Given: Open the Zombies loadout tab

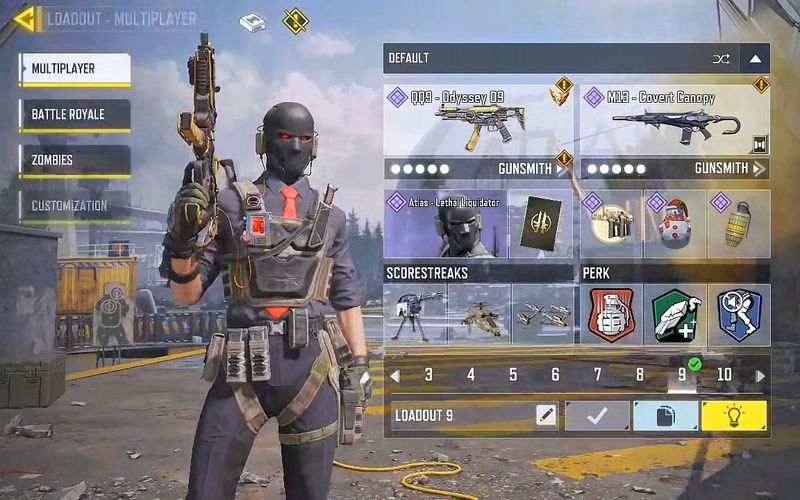Looking at the screenshot, I should coord(74,160).
